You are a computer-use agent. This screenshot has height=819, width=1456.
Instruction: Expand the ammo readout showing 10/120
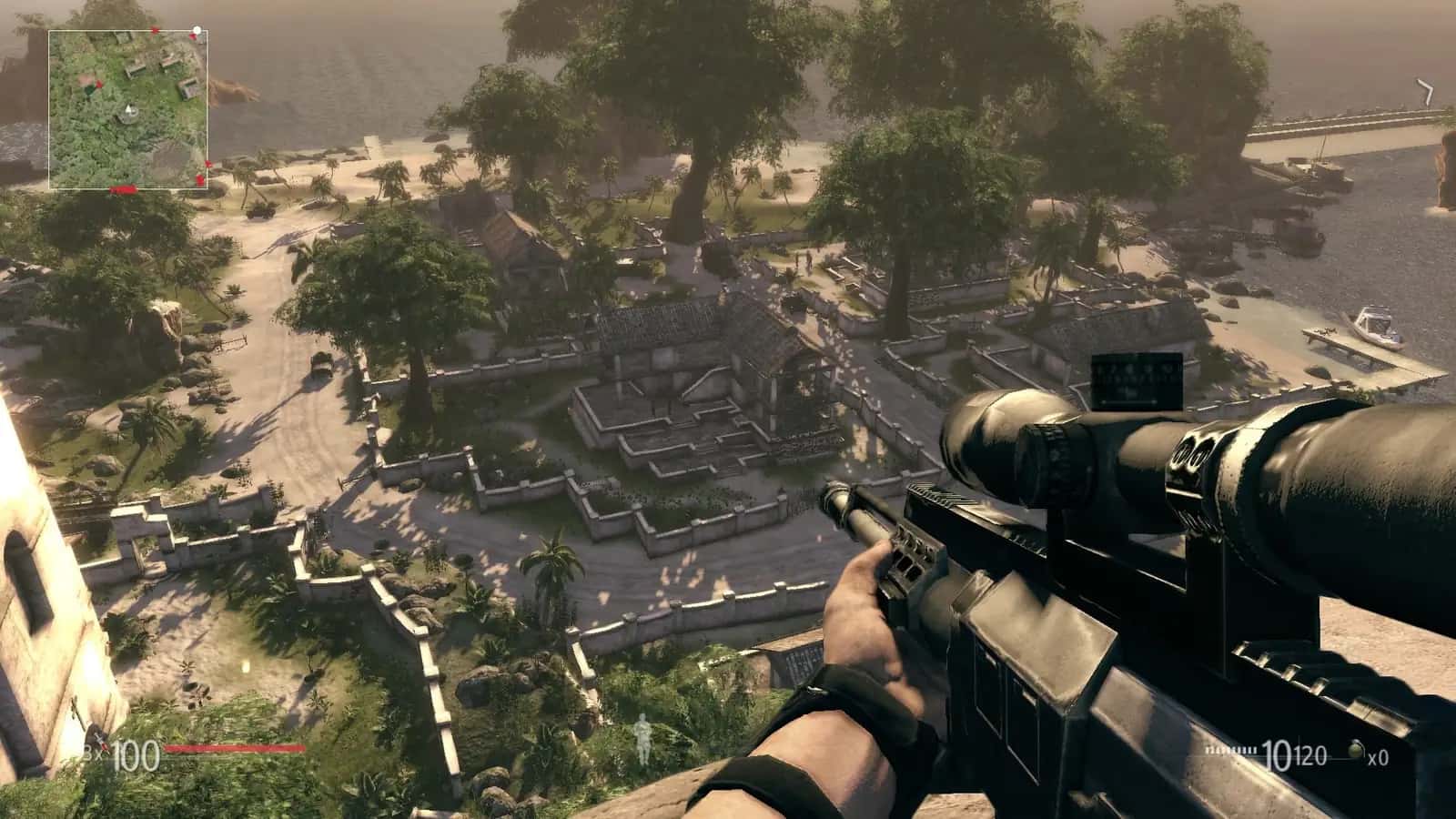click(1292, 753)
